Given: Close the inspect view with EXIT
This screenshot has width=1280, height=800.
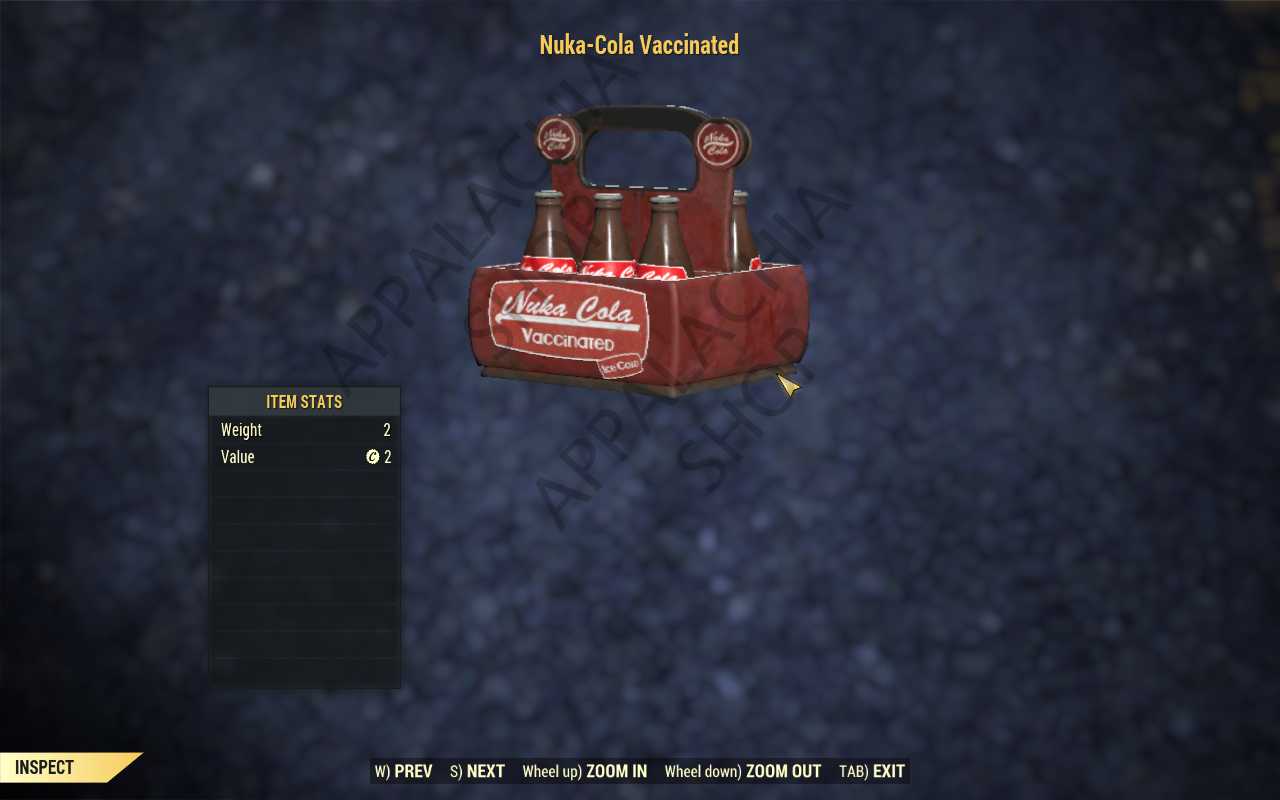Looking at the screenshot, I should 872,771.
